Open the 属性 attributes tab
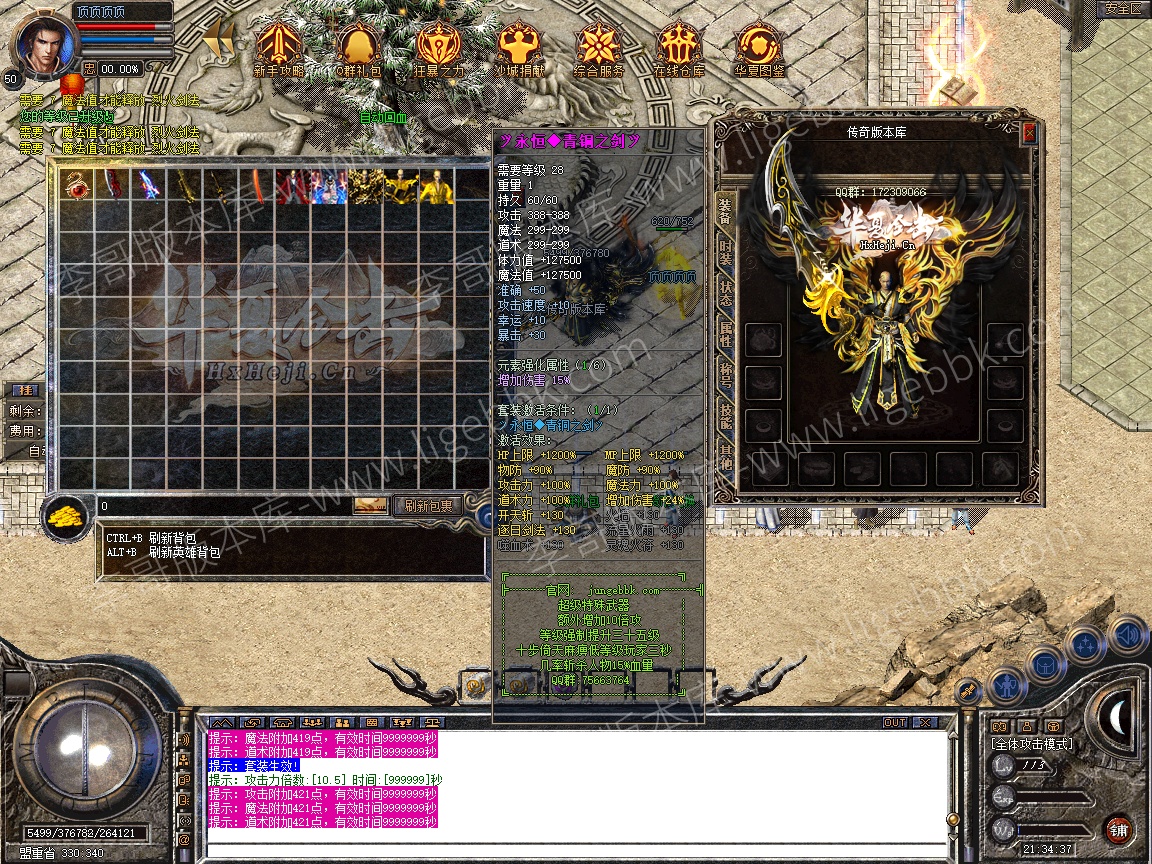The height and width of the screenshot is (864, 1152). click(725, 337)
